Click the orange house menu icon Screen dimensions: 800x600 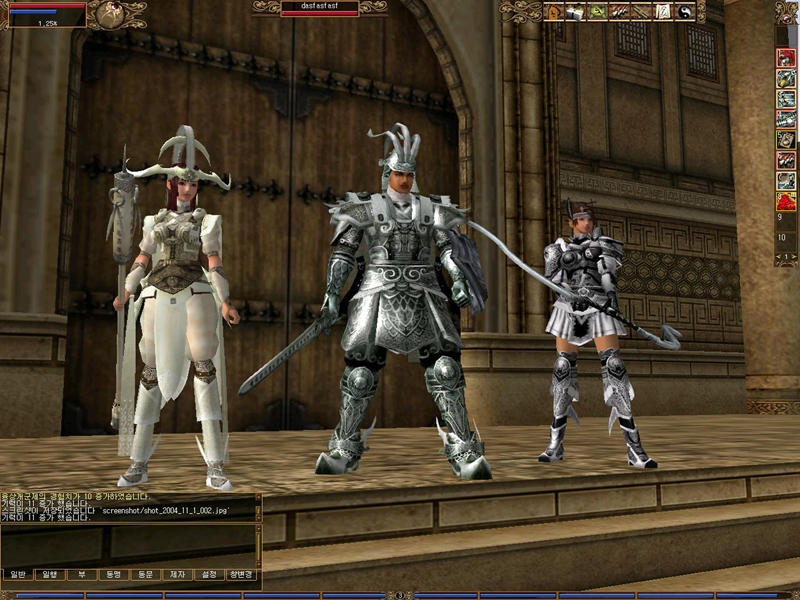pyautogui.click(x=553, y=12)
